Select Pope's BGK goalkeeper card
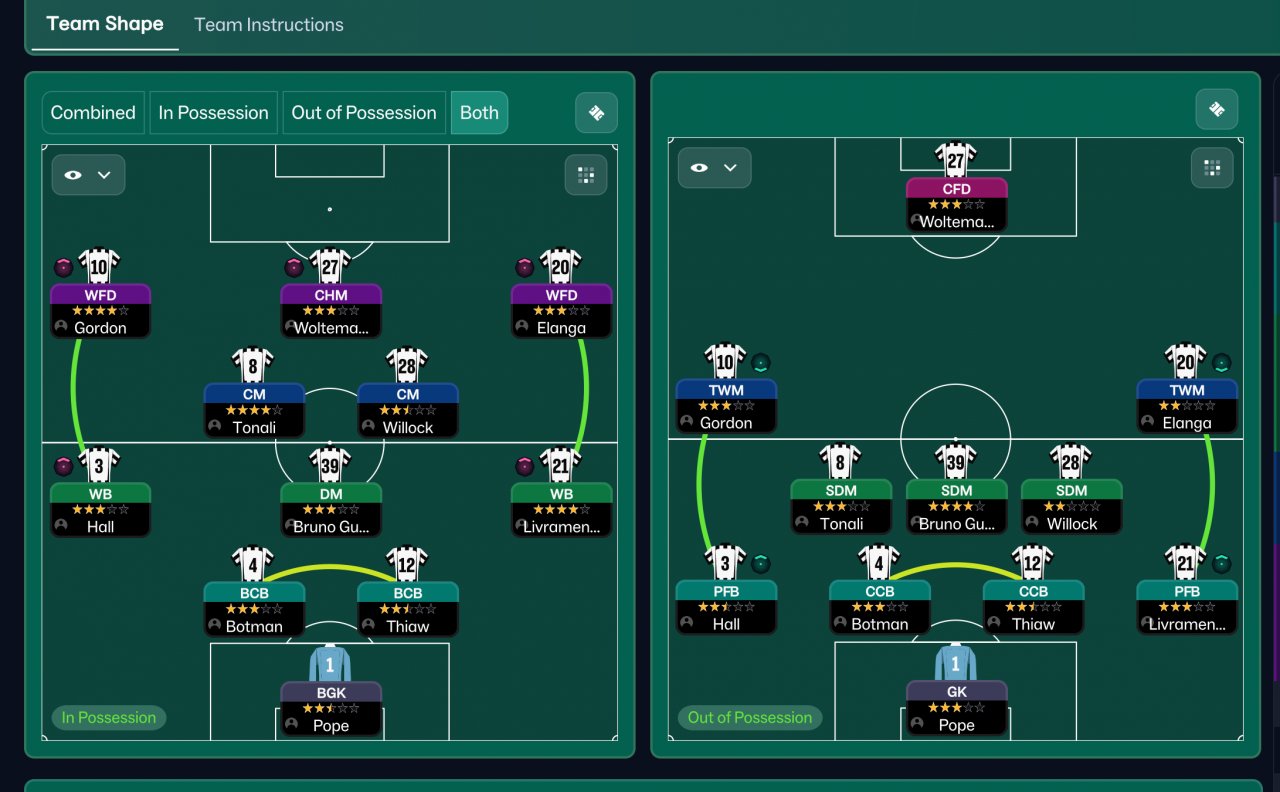The width and height of the screenshot is (1280, 792). click(x=331, y=708)
